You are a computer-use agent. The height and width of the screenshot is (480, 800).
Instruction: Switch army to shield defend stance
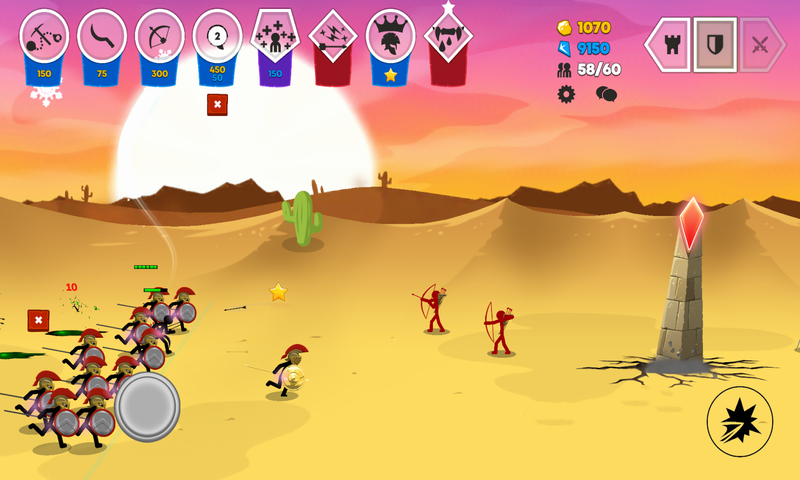[715, 44]
